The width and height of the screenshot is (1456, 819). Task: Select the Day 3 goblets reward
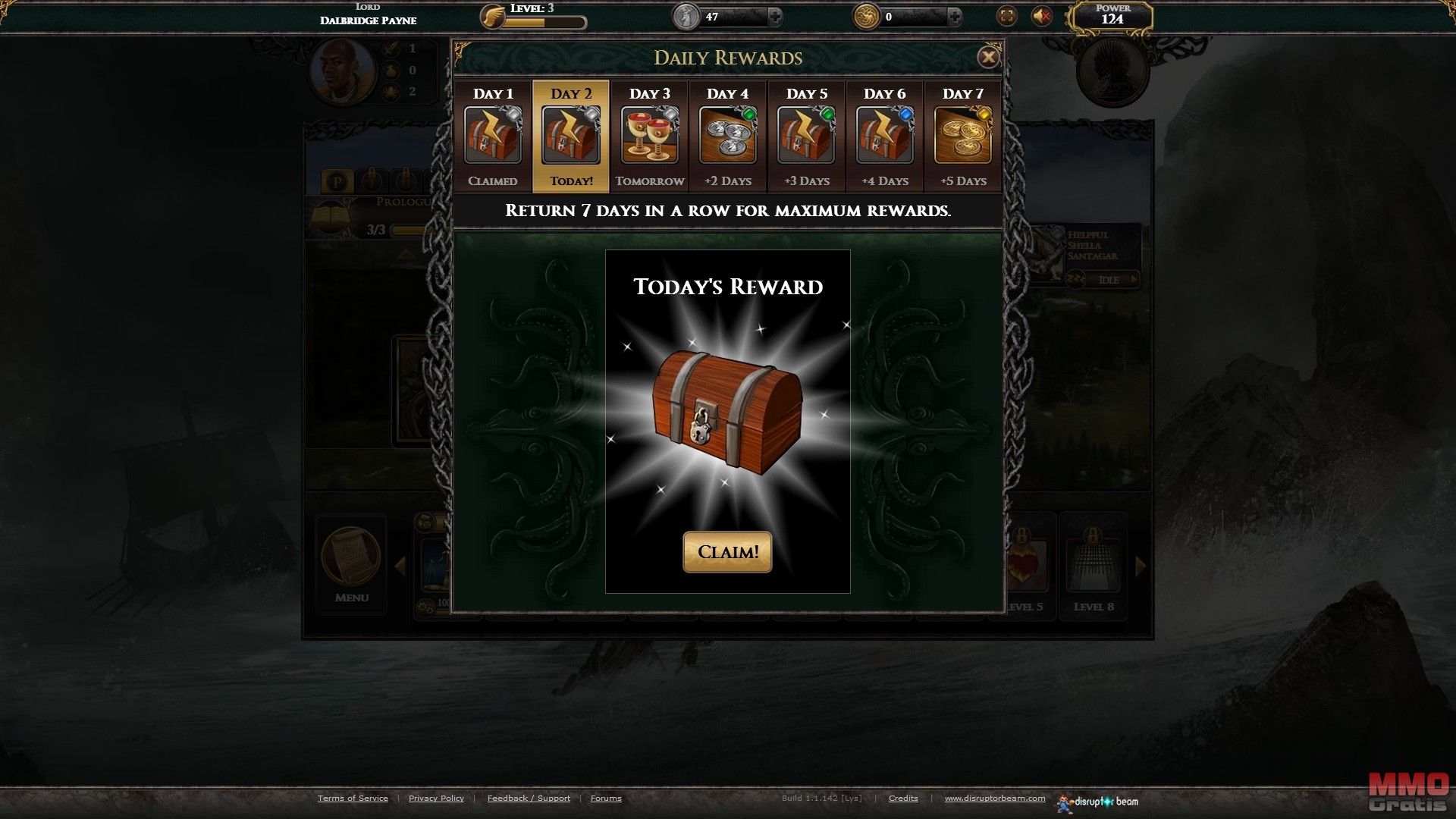pos(650,135)
